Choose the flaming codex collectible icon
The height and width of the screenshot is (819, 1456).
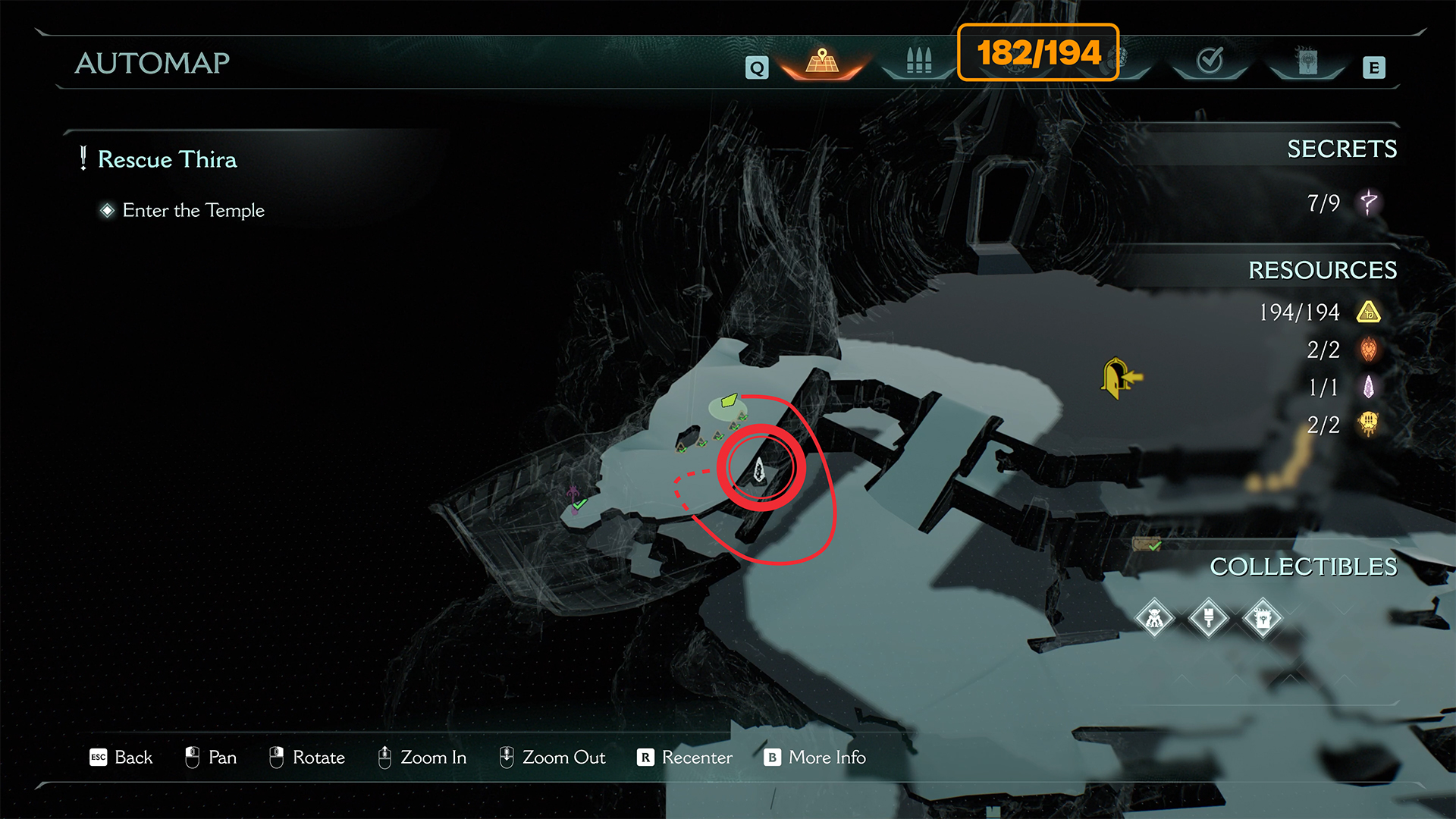click(x=1263, y=619)
